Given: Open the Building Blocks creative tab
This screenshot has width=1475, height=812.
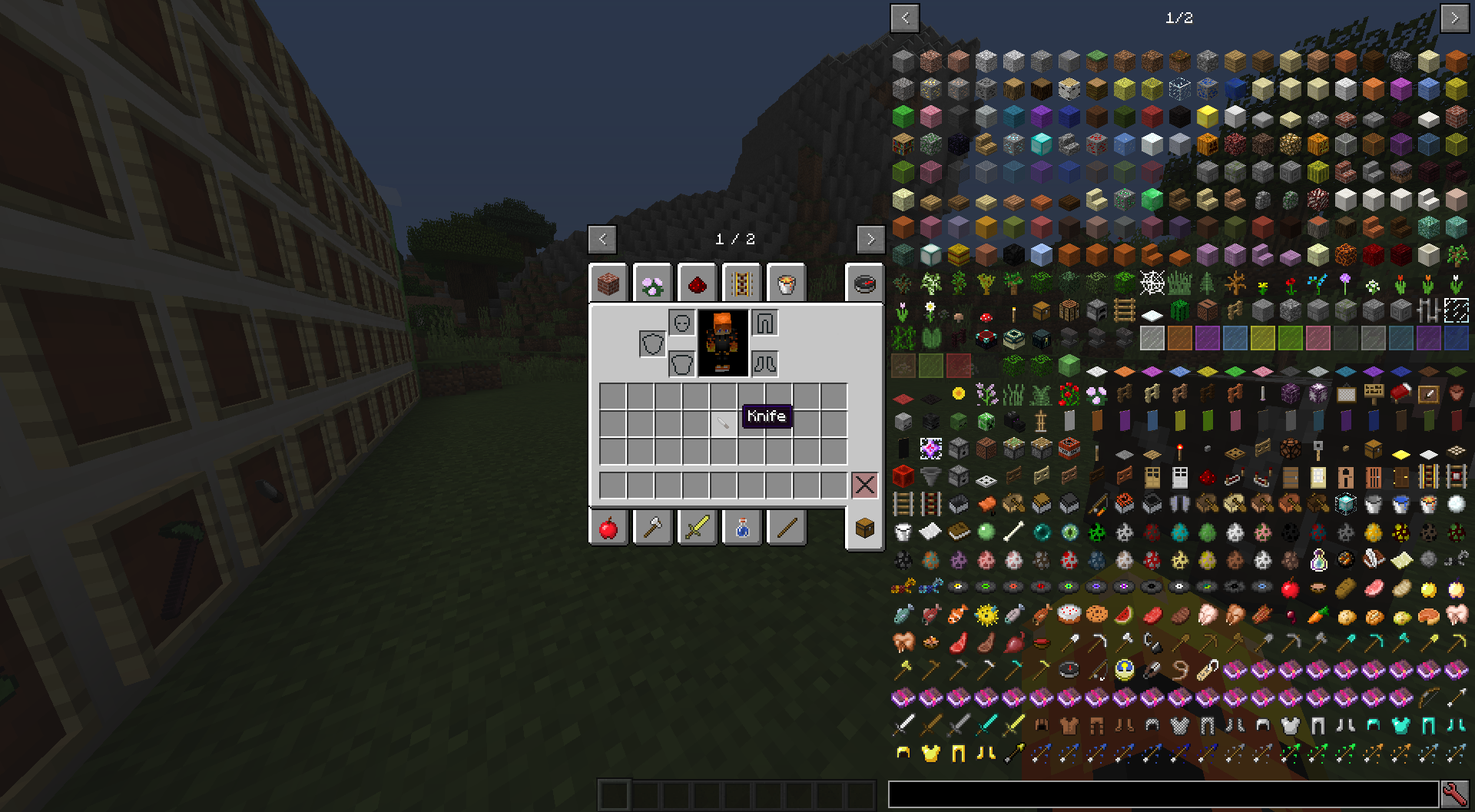Looking at the screenshot, I should [x=608, y=283].
